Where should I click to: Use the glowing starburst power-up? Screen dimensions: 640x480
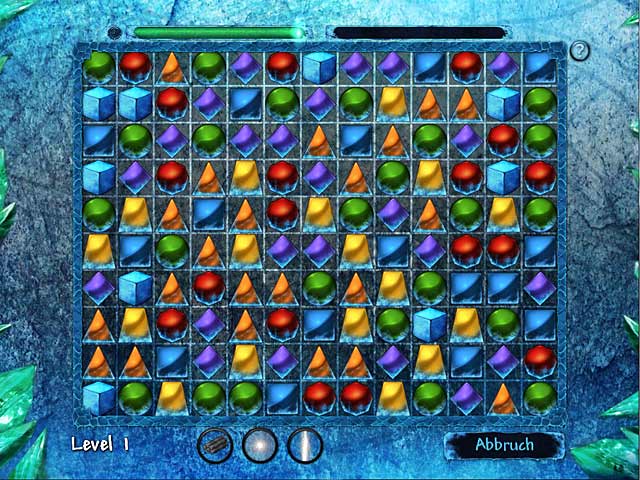(260, 444)
